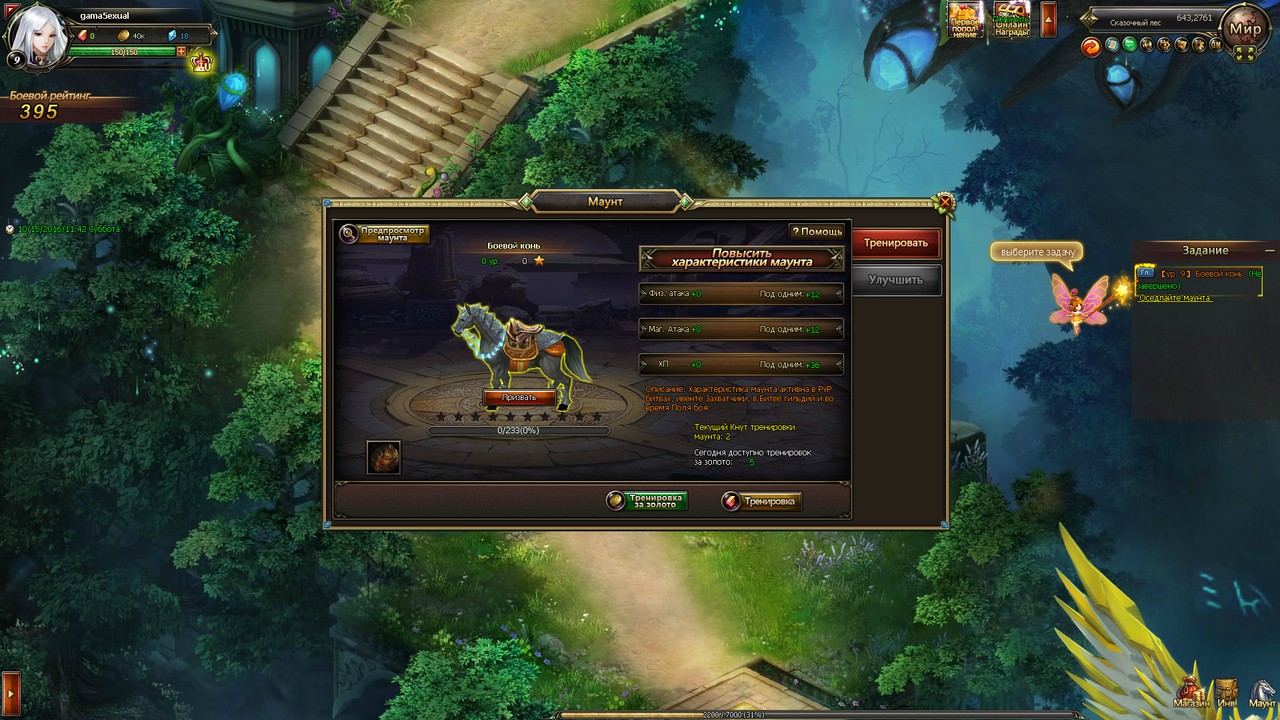The width and height of the screenshot is (1280, 720).
Task: Close the Маунт window
Action: coord(944,204)
